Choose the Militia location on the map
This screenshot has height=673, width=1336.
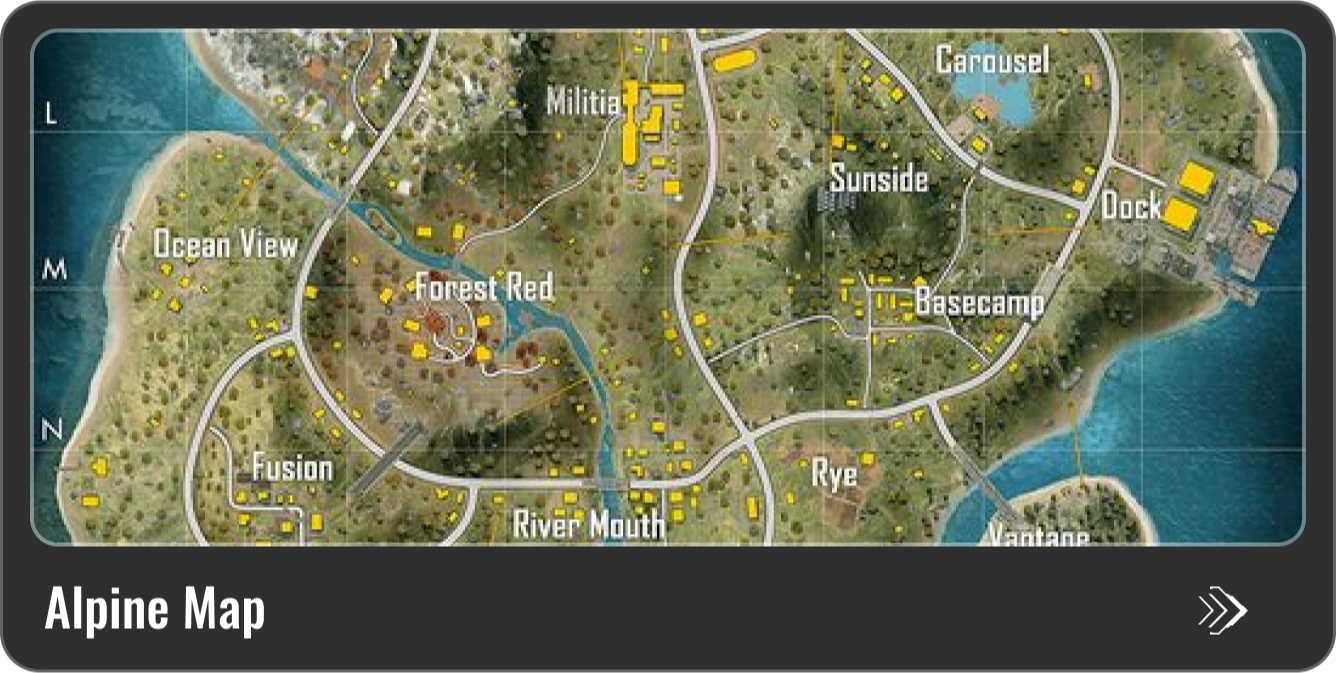point(583,102)
